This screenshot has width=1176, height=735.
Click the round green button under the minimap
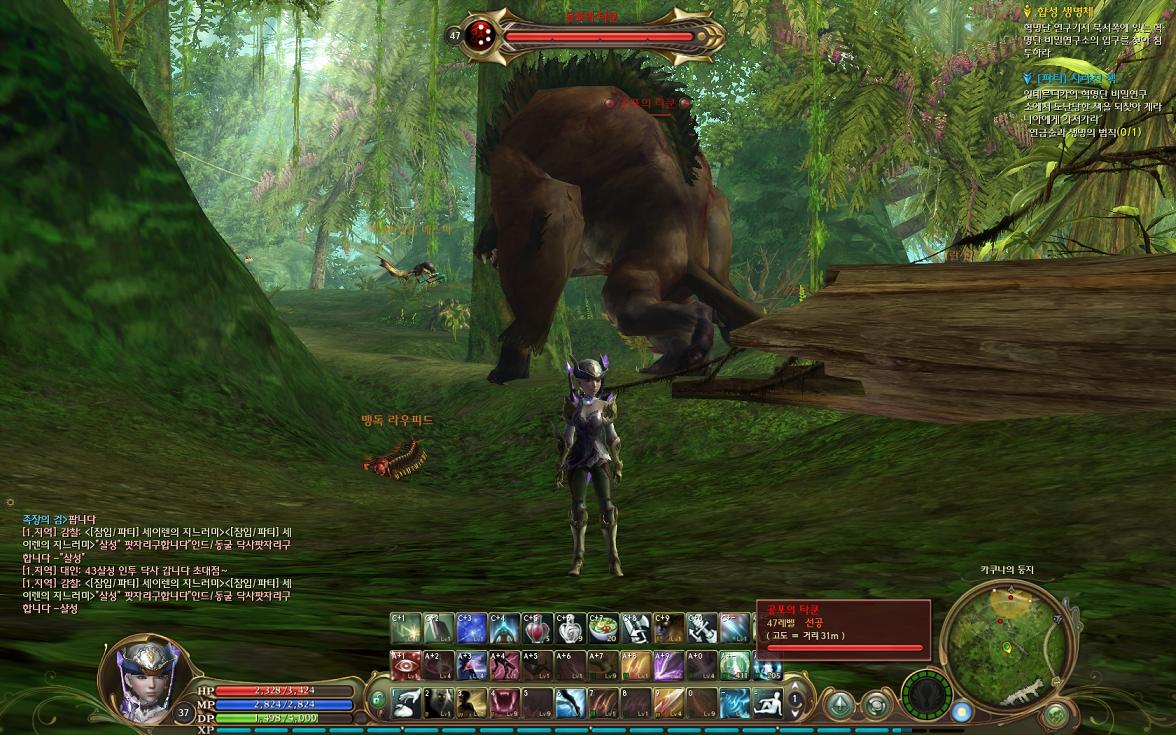(x=1056, y=714)
